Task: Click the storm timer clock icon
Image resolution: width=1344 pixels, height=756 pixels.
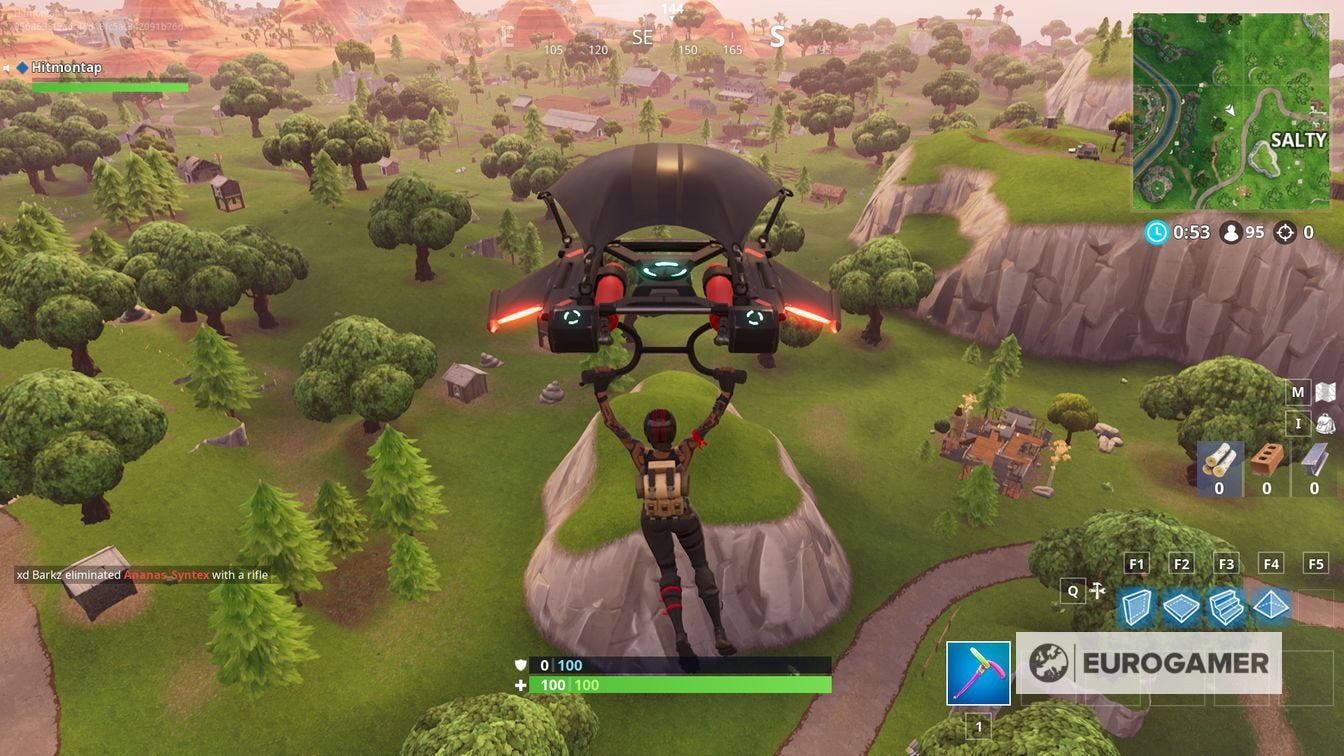Action: click(1159, 232)
